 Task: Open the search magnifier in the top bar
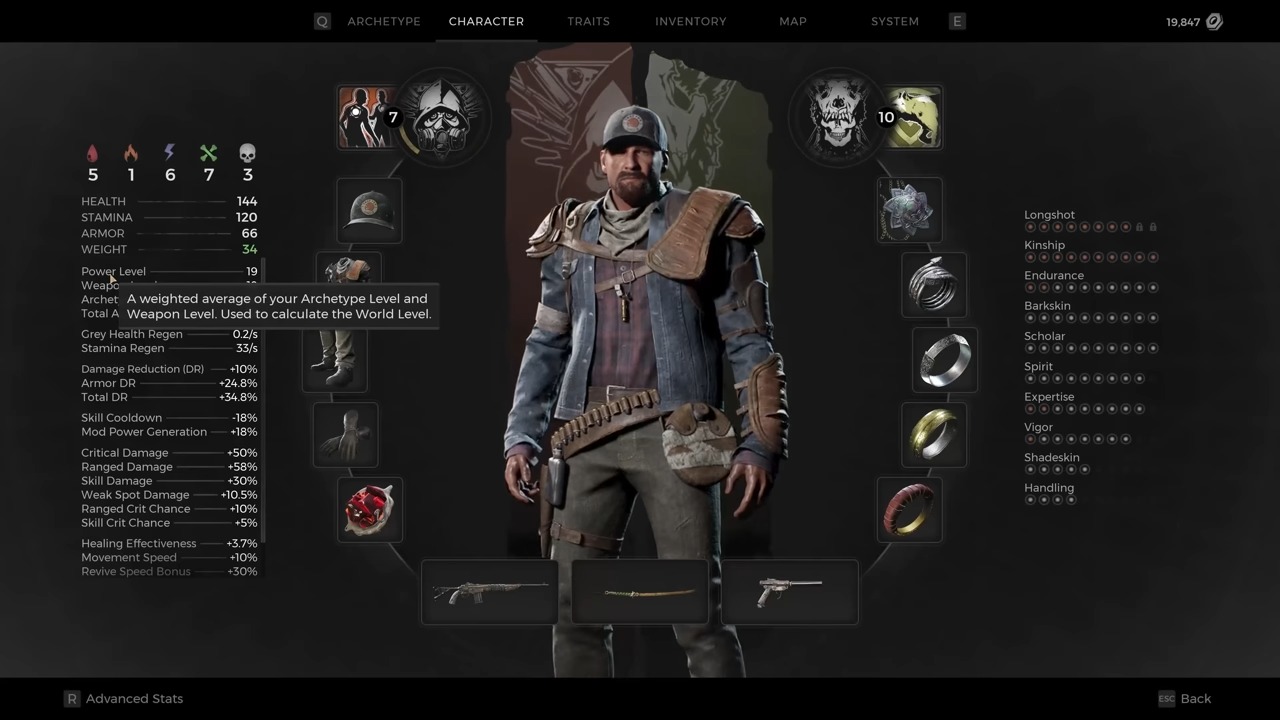[x=322, y=21]
